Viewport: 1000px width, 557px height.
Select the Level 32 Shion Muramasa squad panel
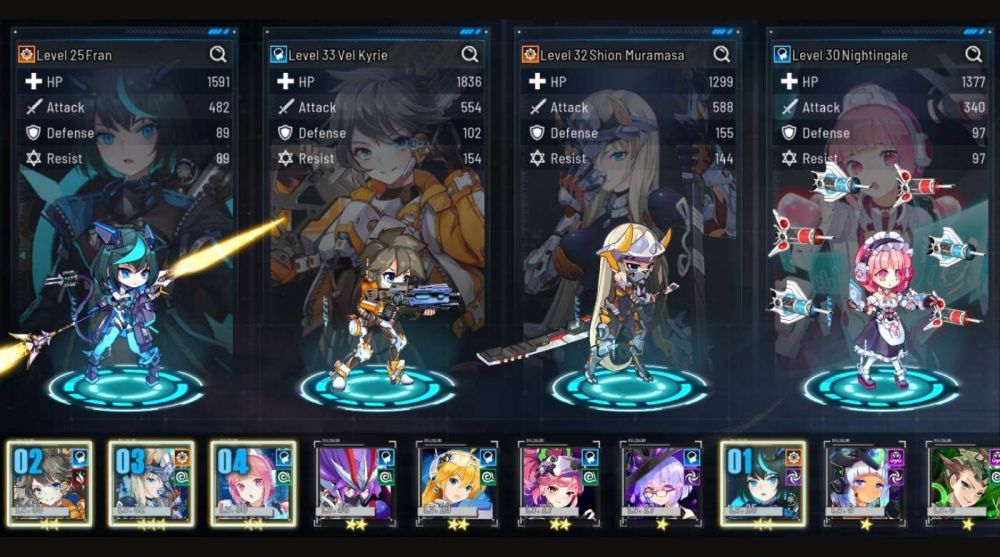point(627,250)
